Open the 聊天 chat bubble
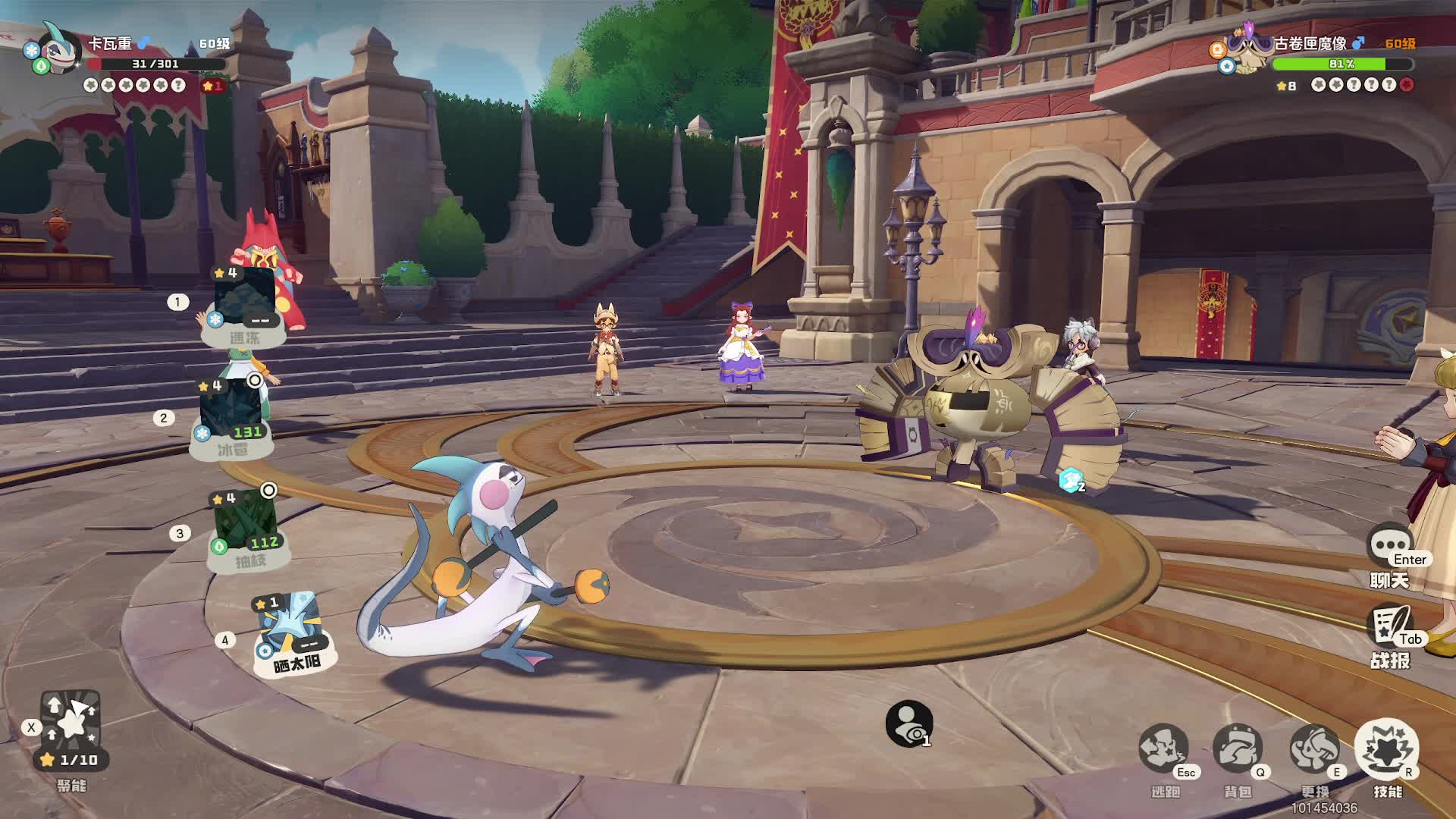The image size is (1456, 819). point(1390,548)
